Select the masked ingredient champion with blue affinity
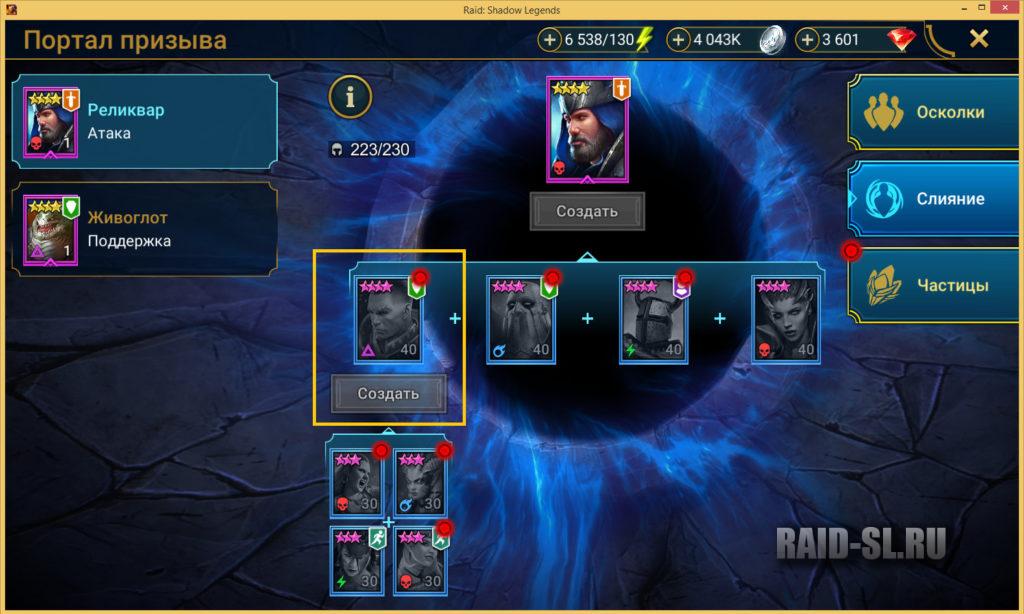The height and width of the screenshot is (614, 1024). click(521, 320)
